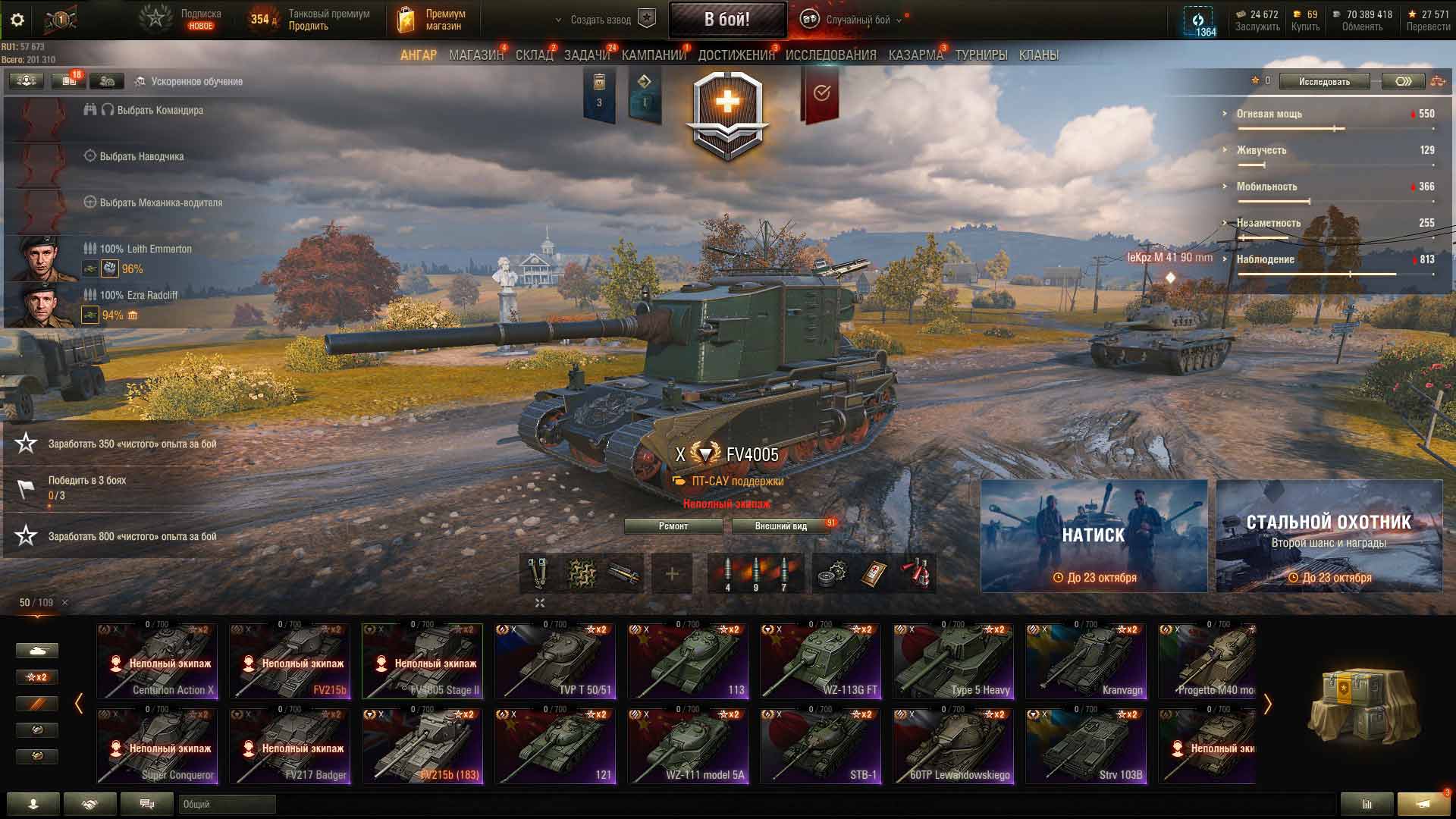1456x819 pixels.
Task: Switch to the Кланы tab
Action: point(1038,55)
